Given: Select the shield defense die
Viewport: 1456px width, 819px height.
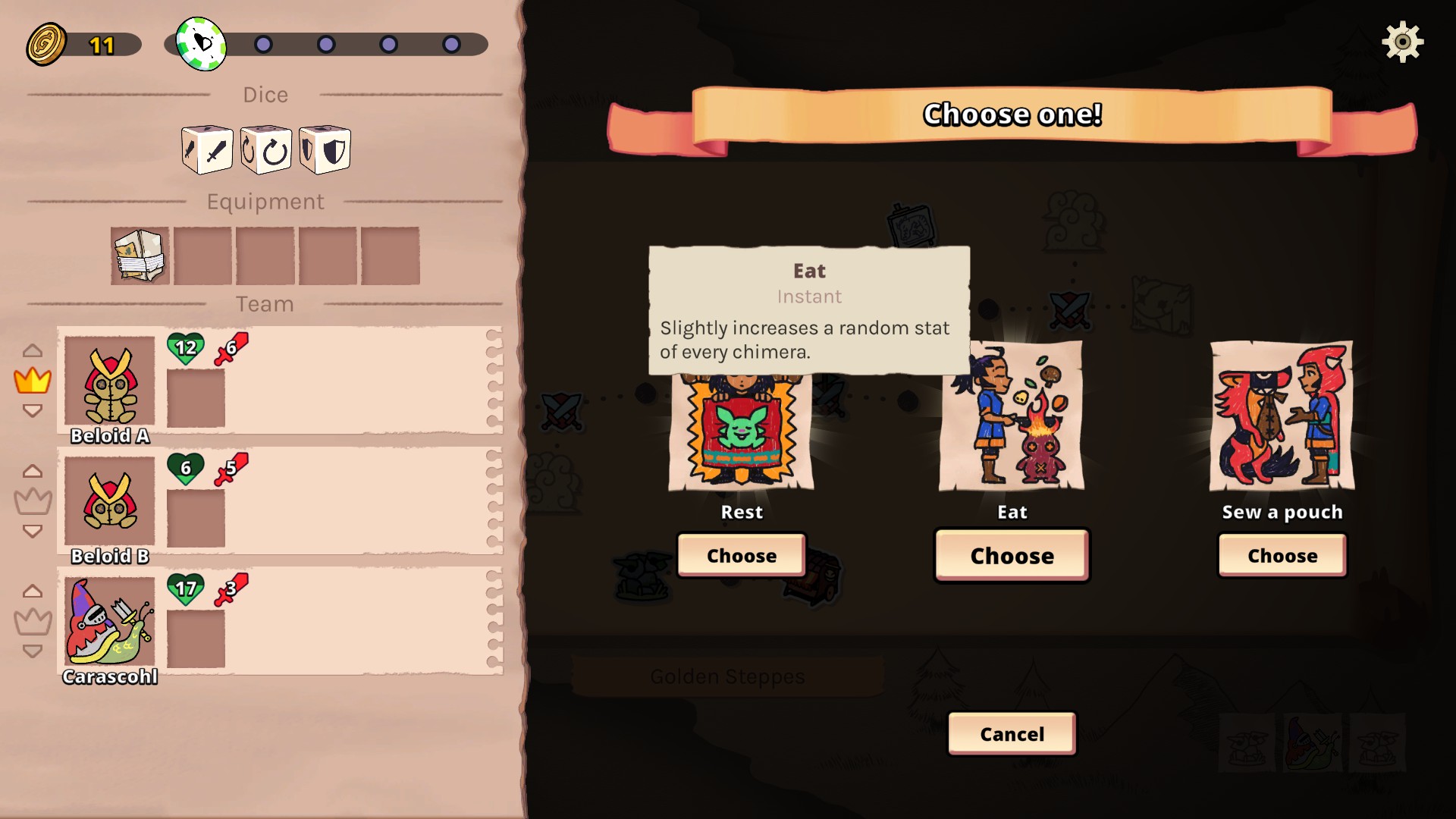Looking at the screenshot, I should point(325,150).
